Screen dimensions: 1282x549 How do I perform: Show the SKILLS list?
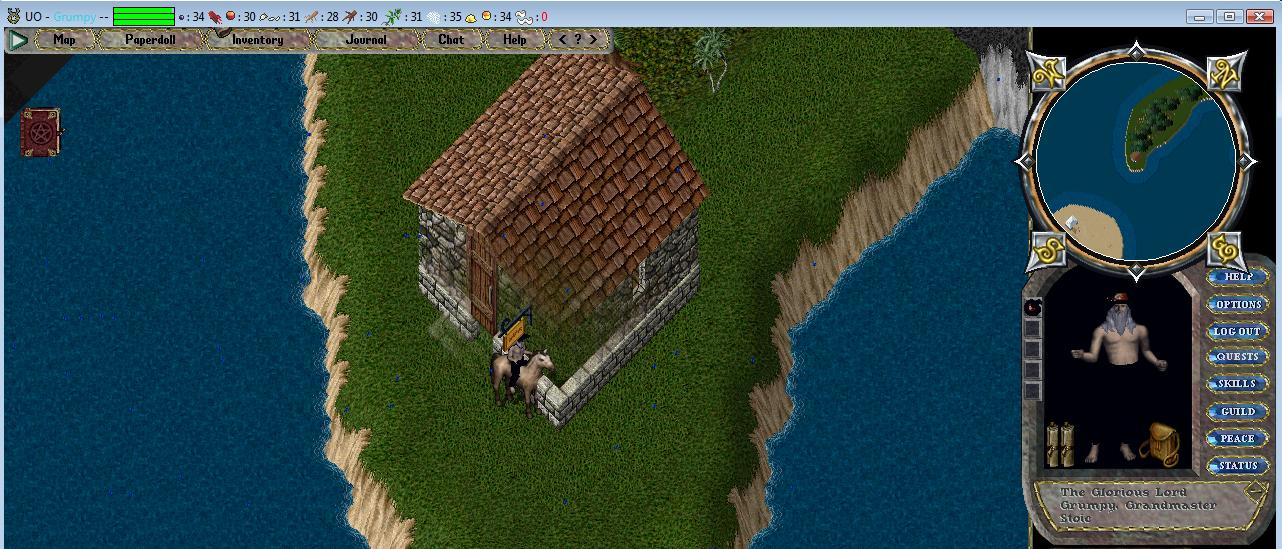[x=1238, y=384]
